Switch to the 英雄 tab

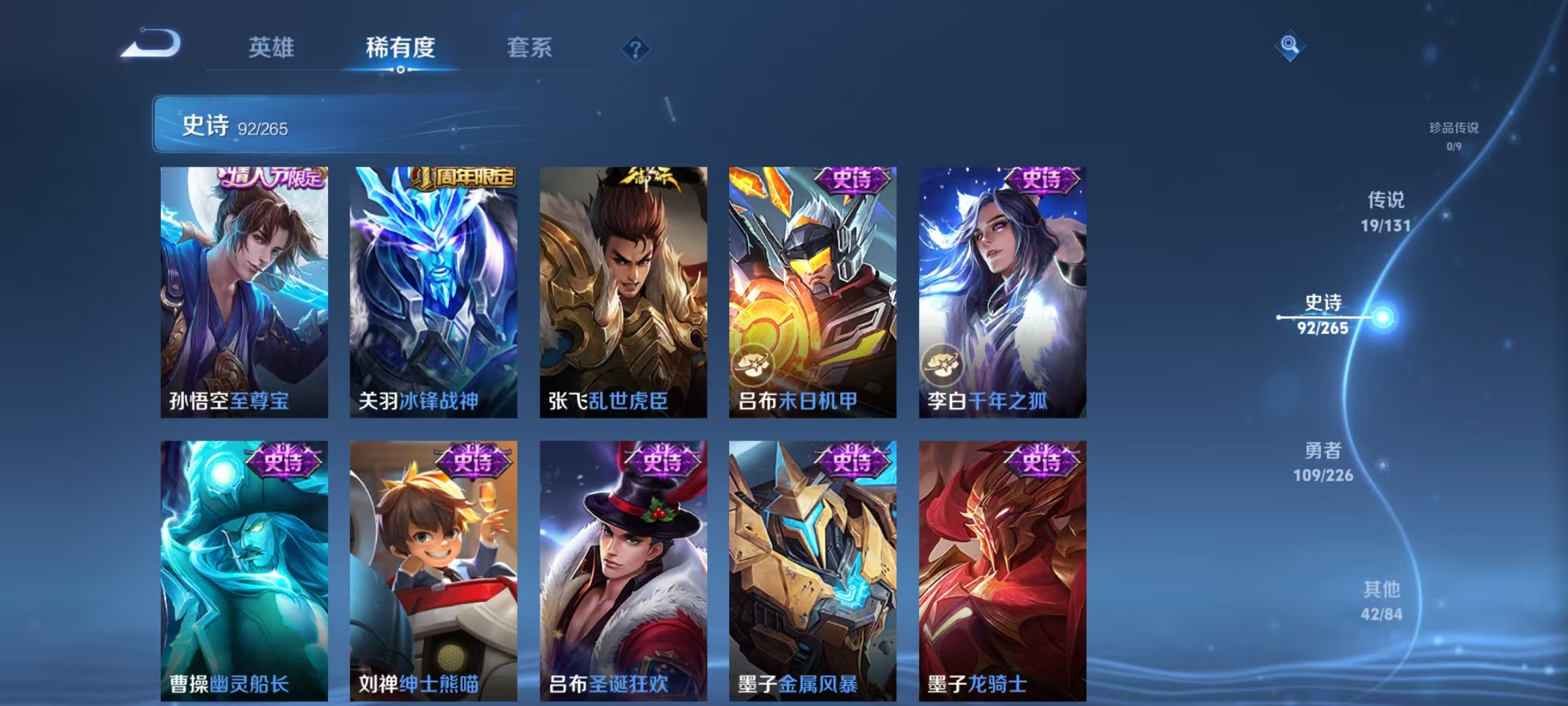[x=272, y=47]
